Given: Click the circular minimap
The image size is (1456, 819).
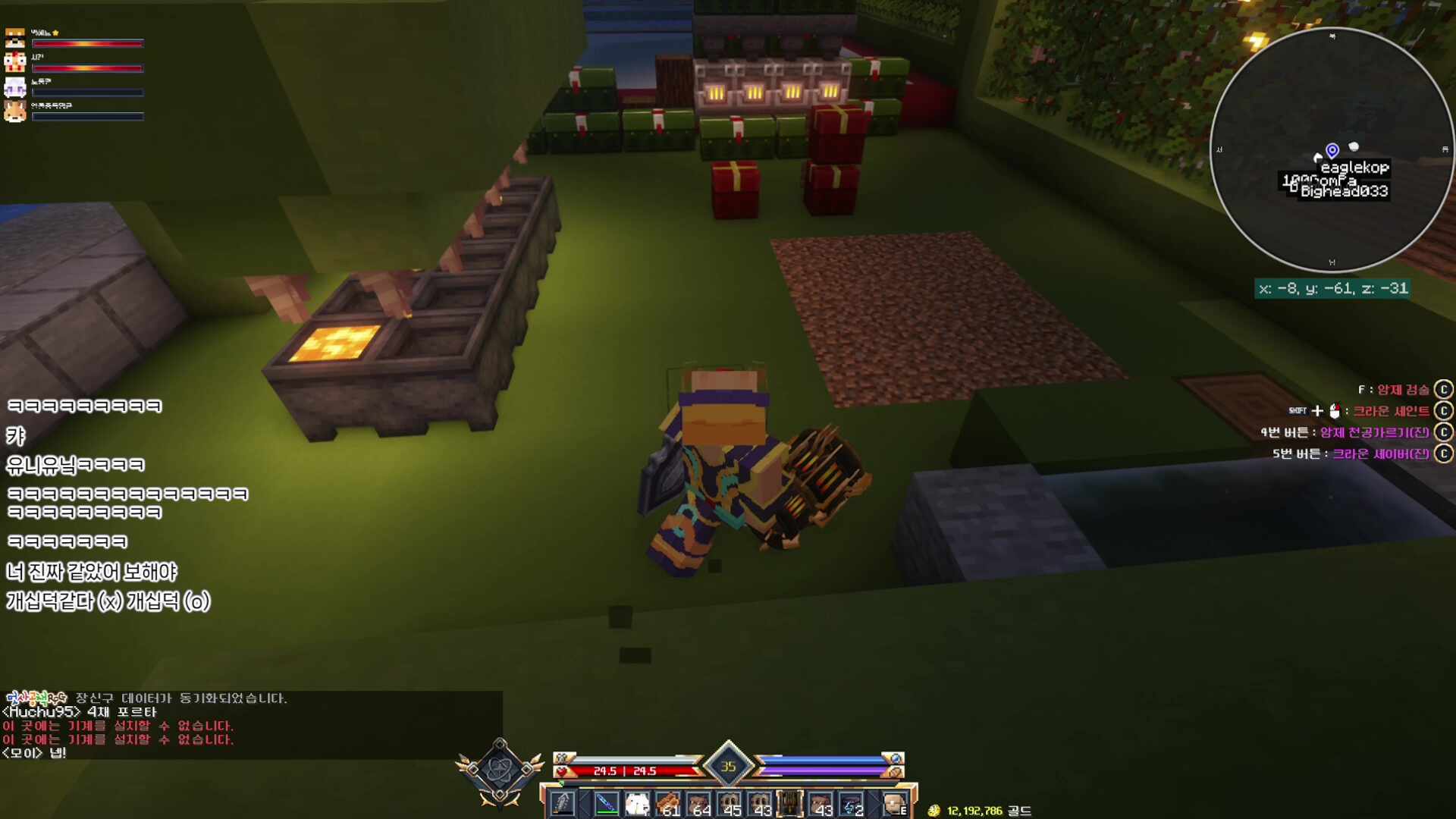Looking at the screenshot, I should pyautogui.click(x=1332, y=149).
